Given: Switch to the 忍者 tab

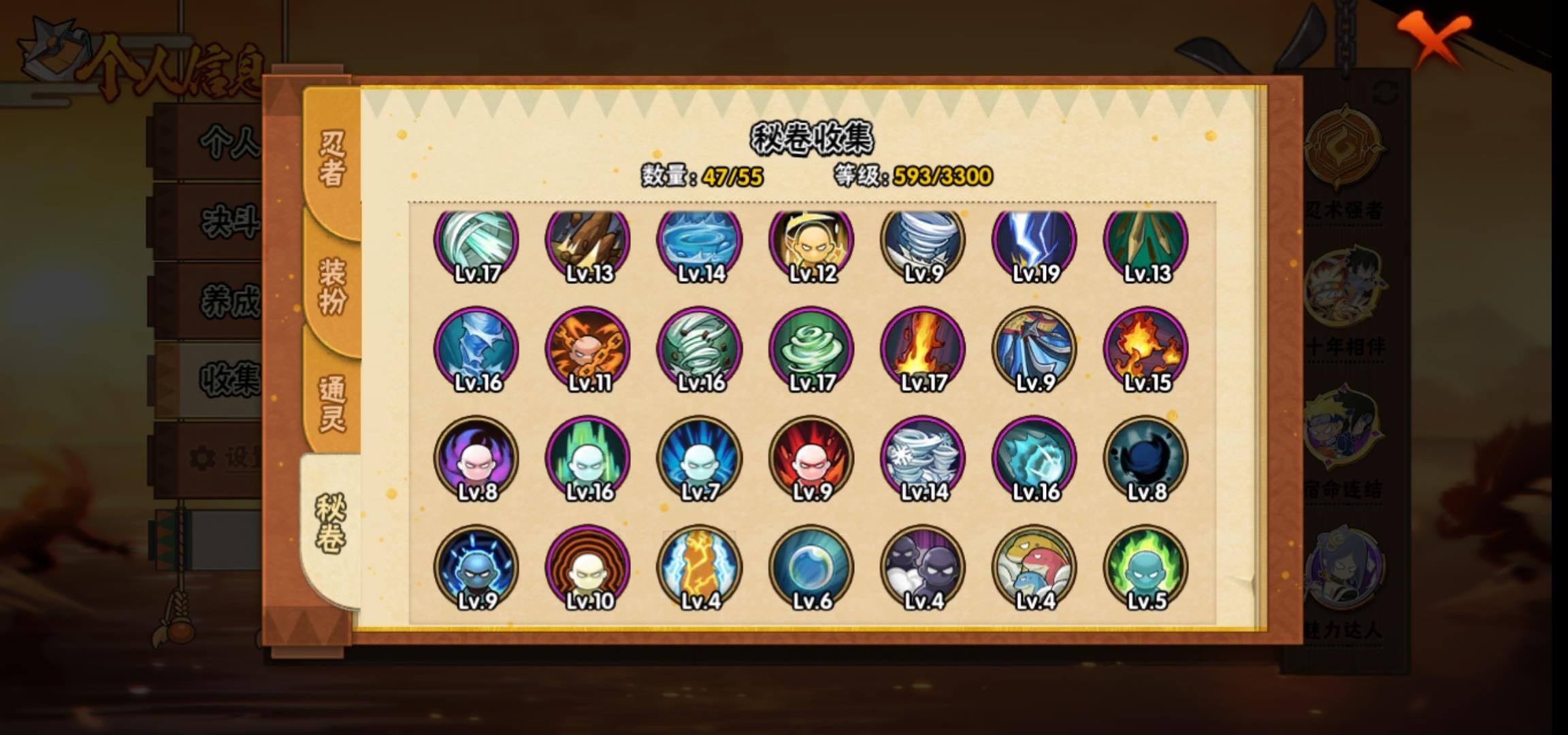Looking at the screenshot, I should point(332,158).
